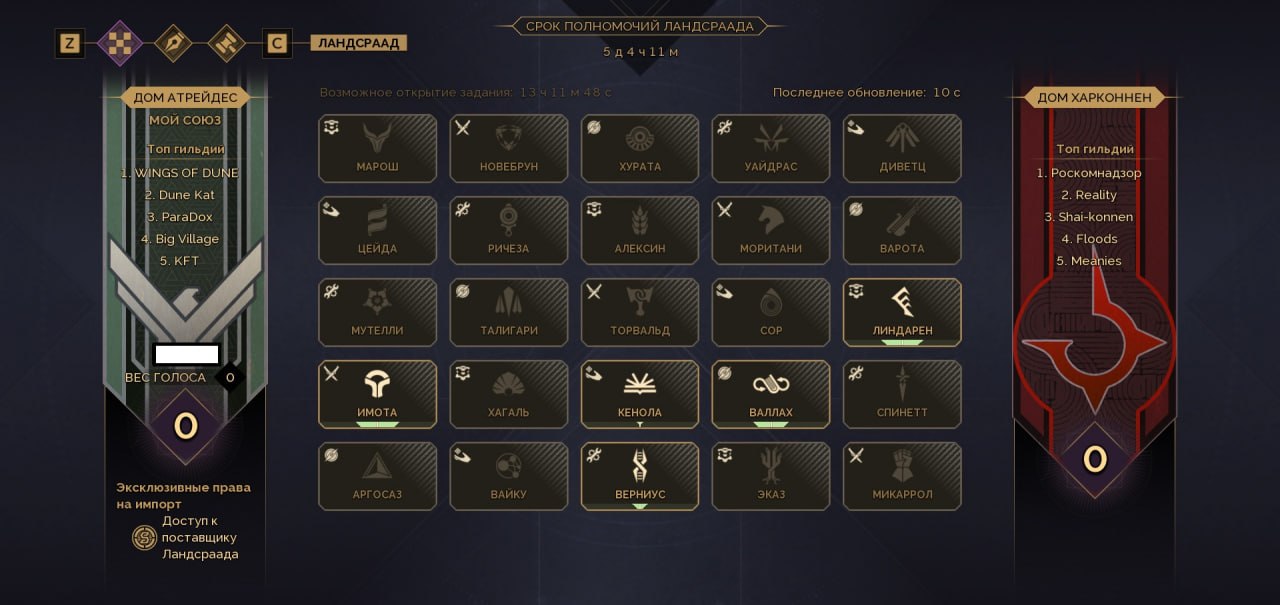Image resolution: width=1280 pixels, height=605 pixels.
Task: Choose the Валлах house tile
Action: 771,394
